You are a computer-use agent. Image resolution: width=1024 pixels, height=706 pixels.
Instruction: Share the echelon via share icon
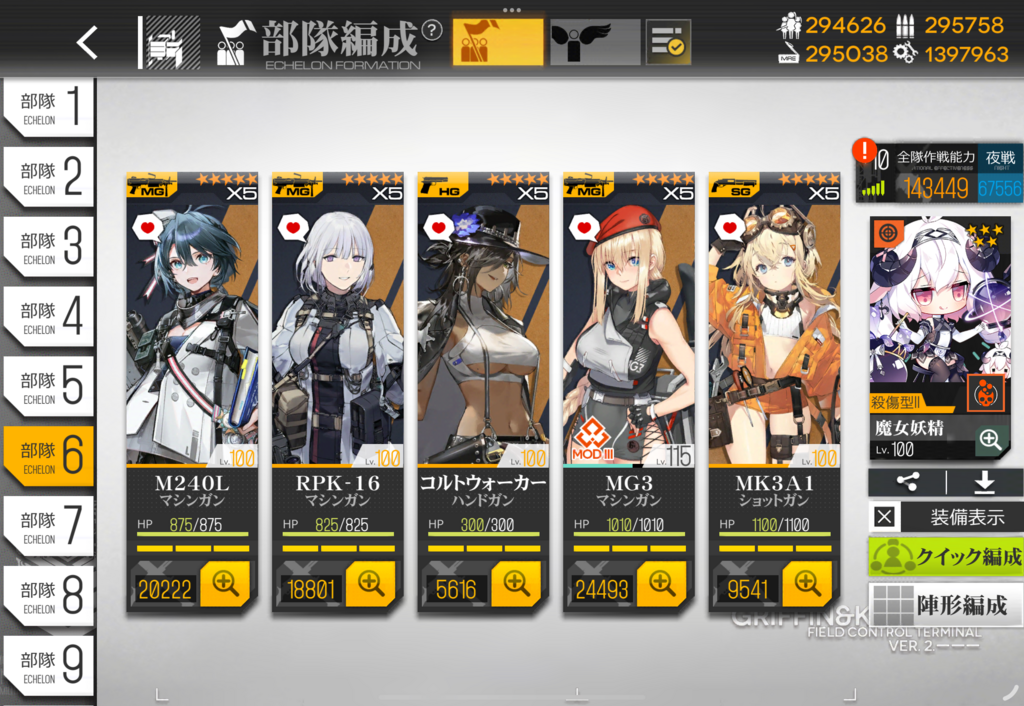click(x=907, y=483)
